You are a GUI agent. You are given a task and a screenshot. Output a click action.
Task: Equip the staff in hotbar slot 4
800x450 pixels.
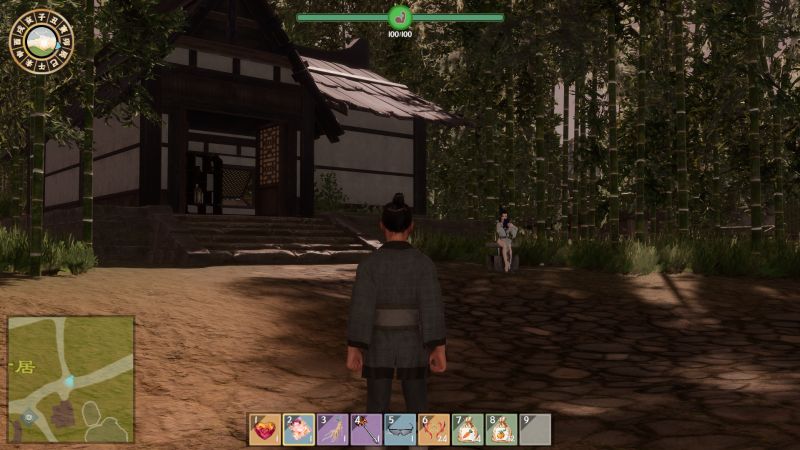[366, 429]
